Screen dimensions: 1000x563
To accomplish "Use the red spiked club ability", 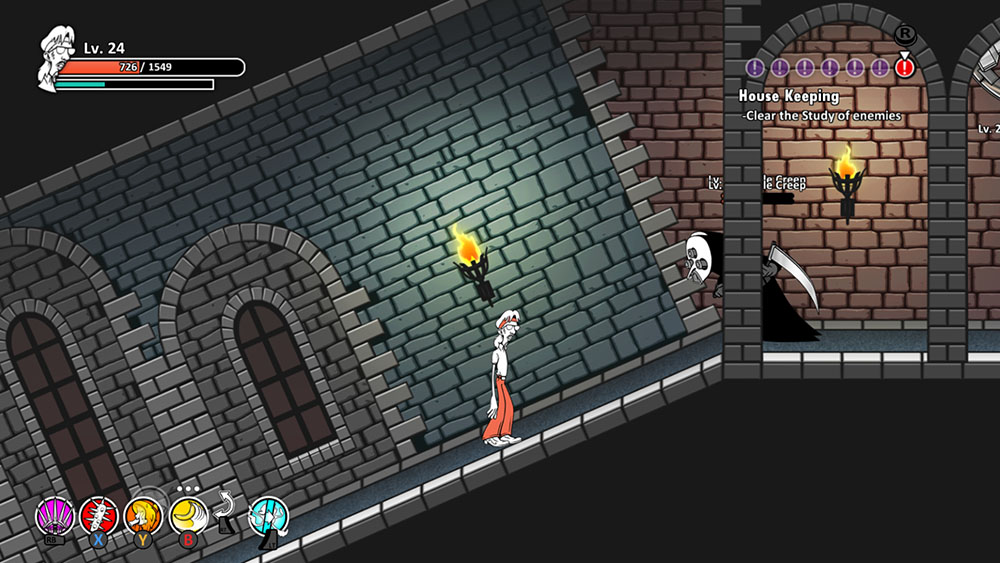I will tap(99, 516).
